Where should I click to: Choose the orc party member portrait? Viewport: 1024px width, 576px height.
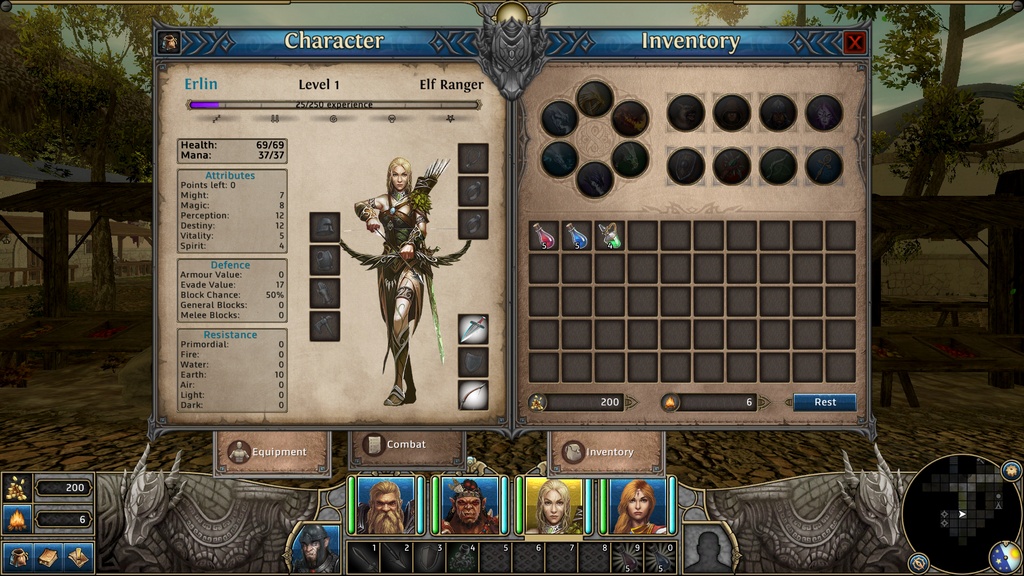tap(470, 507)
